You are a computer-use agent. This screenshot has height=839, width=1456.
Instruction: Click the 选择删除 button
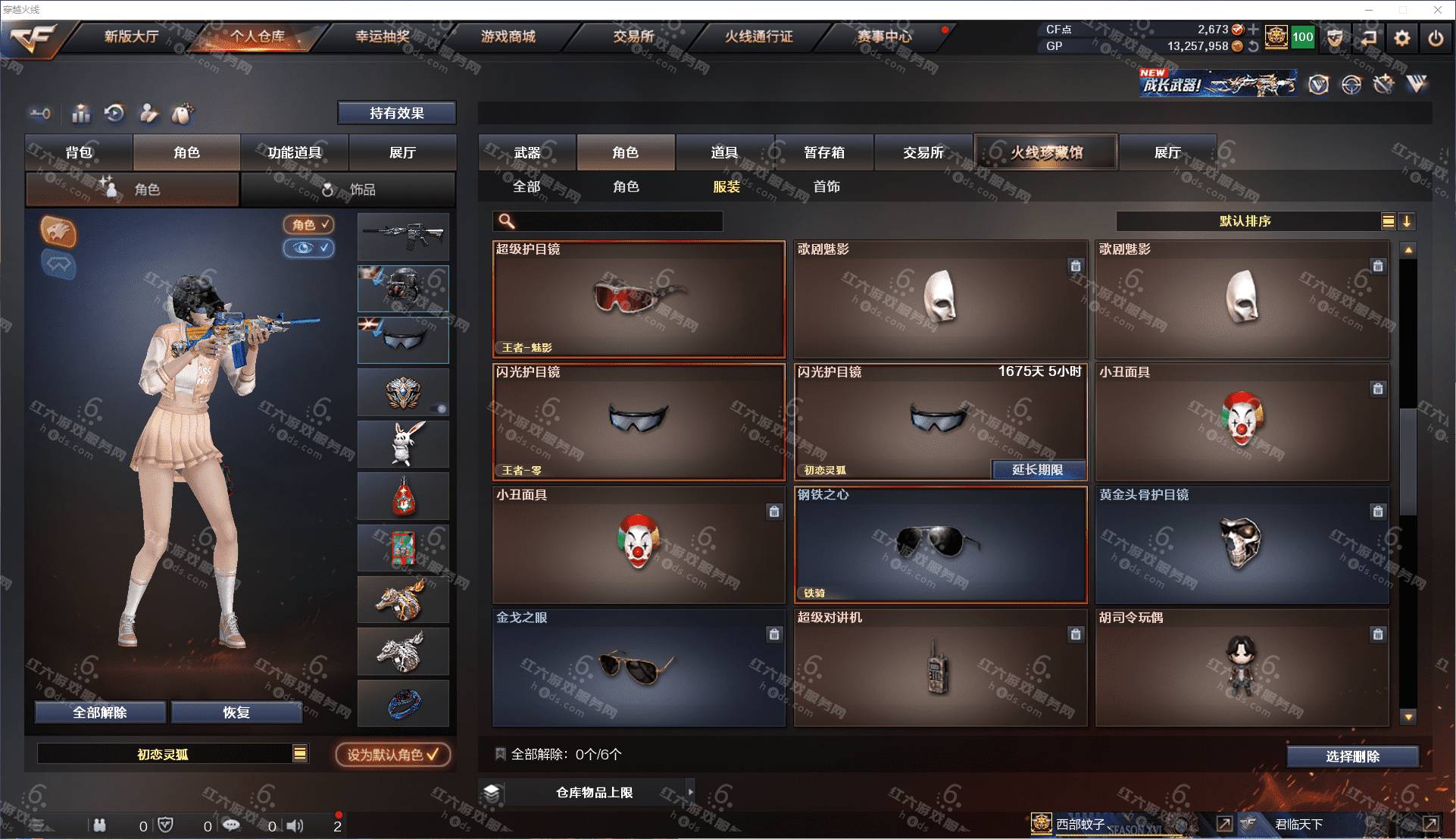[x=1352, y=756]
